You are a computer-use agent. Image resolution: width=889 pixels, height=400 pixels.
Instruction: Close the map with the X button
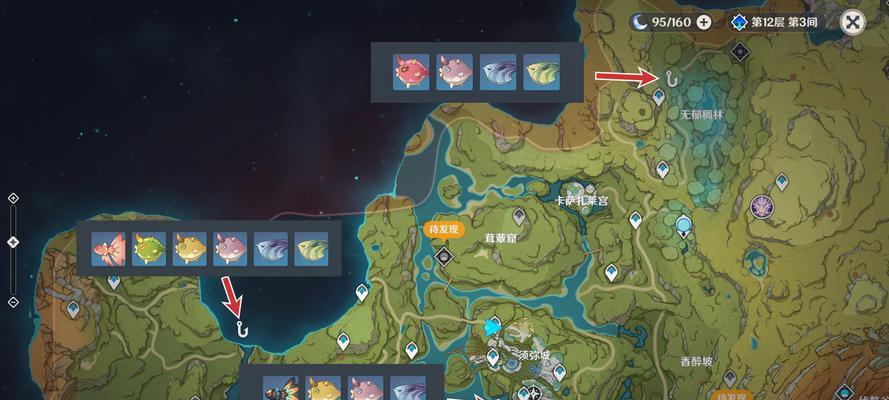853,22
